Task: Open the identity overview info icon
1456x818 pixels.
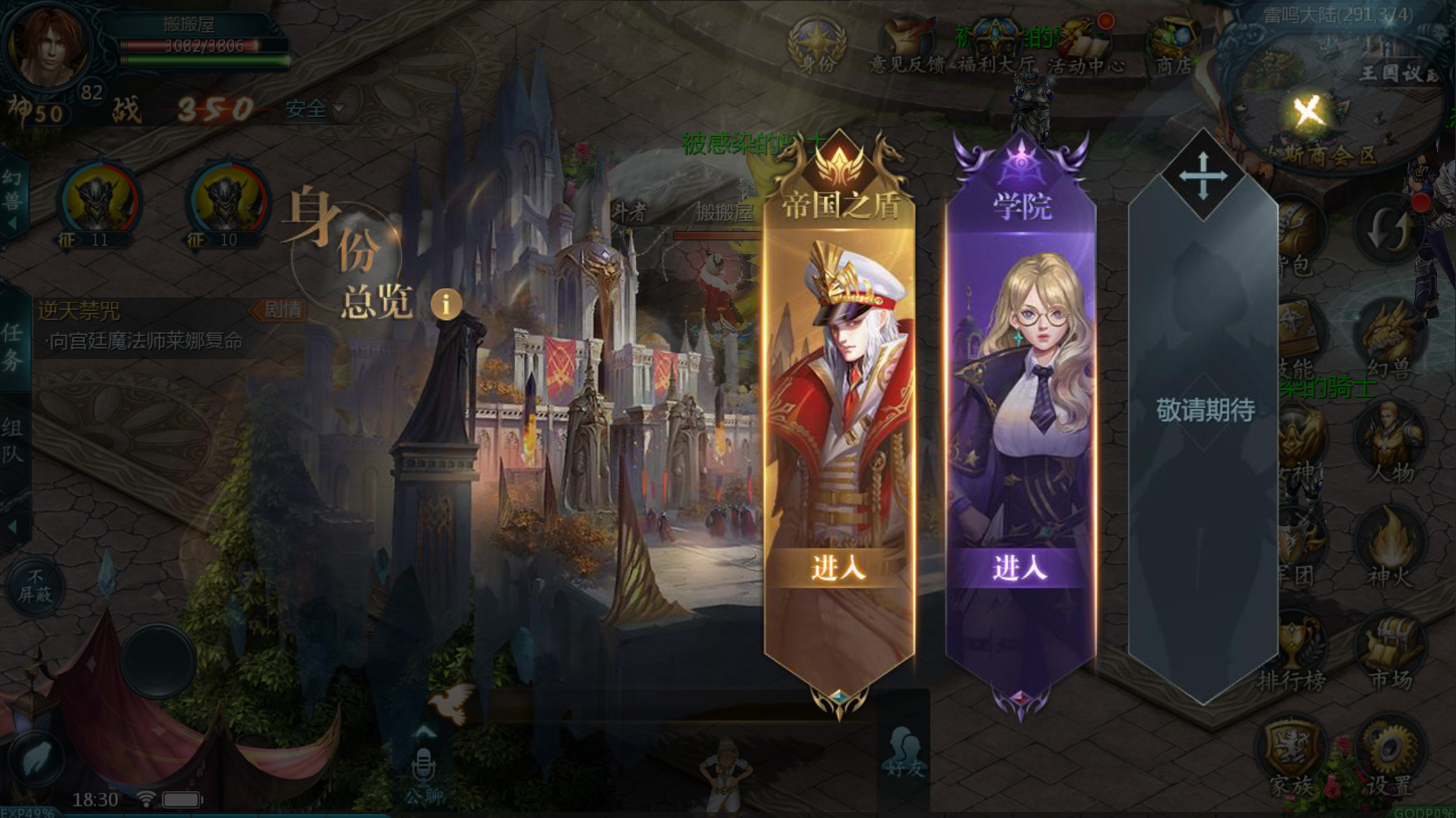Action: click(x=446, y=304)
